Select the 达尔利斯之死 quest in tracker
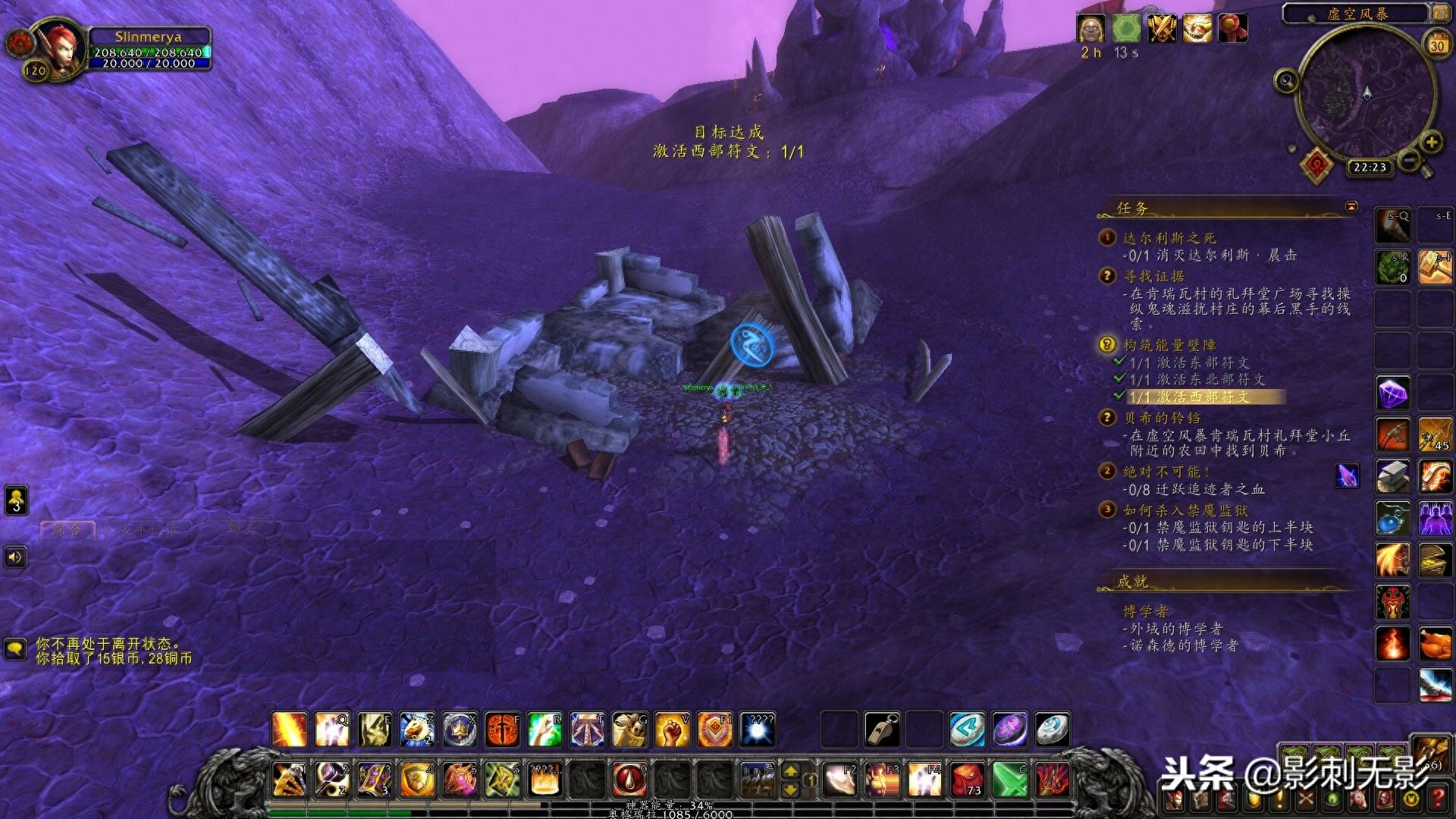This screenshot has width=1456, height=819. point(1169,238)
